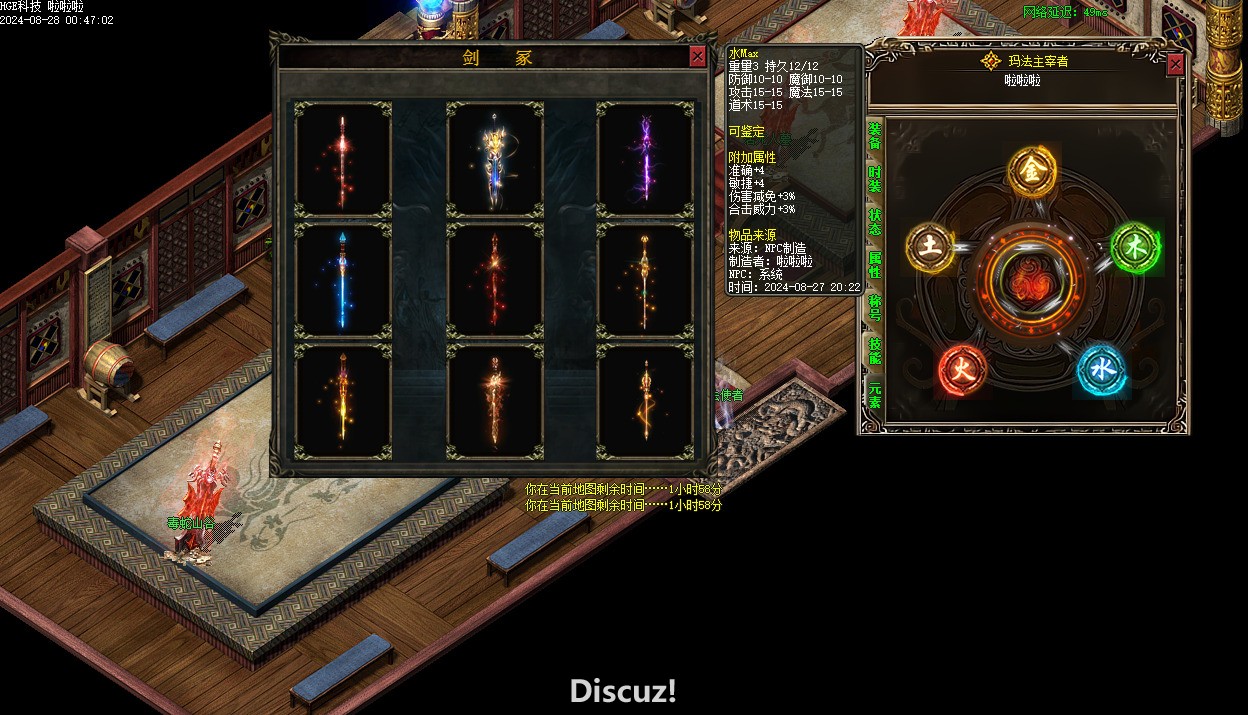Close the 玛法主宰者 character panel

(1175, 64)
